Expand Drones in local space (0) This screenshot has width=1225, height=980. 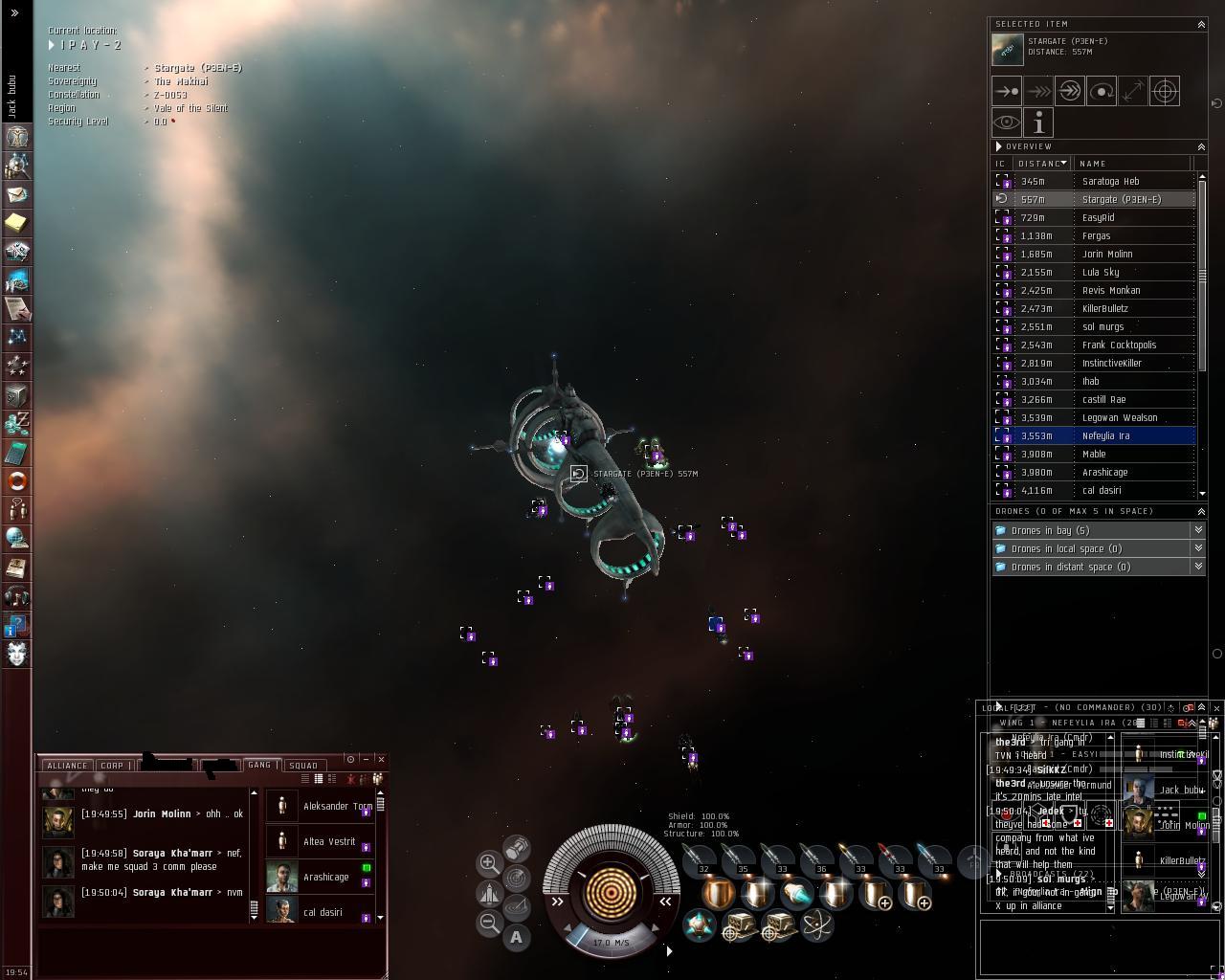(1066, 548)
